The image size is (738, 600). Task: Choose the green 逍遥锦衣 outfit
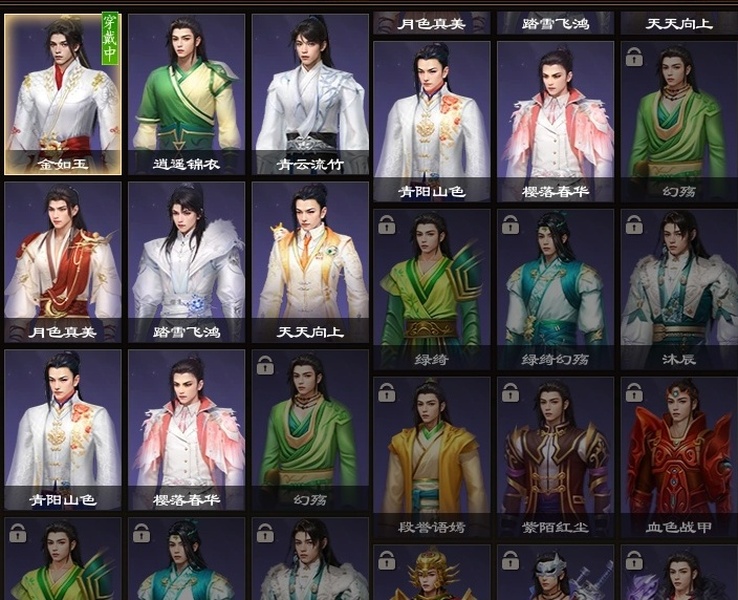coord(186,95)
